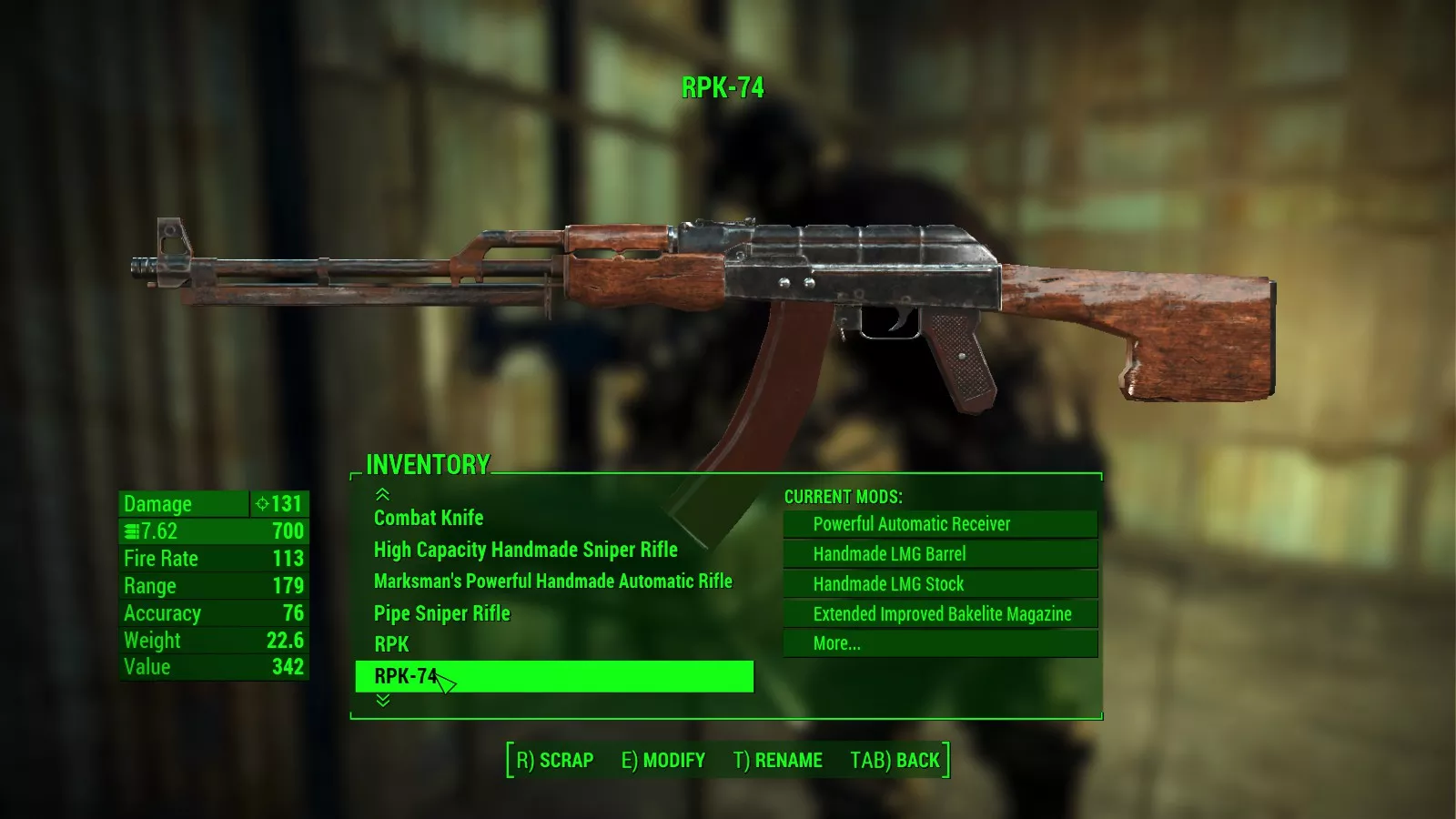Select the Powerful Automatic Receiver mod
The height and width of the screenshot is (819, 1456).
(911, 524)
